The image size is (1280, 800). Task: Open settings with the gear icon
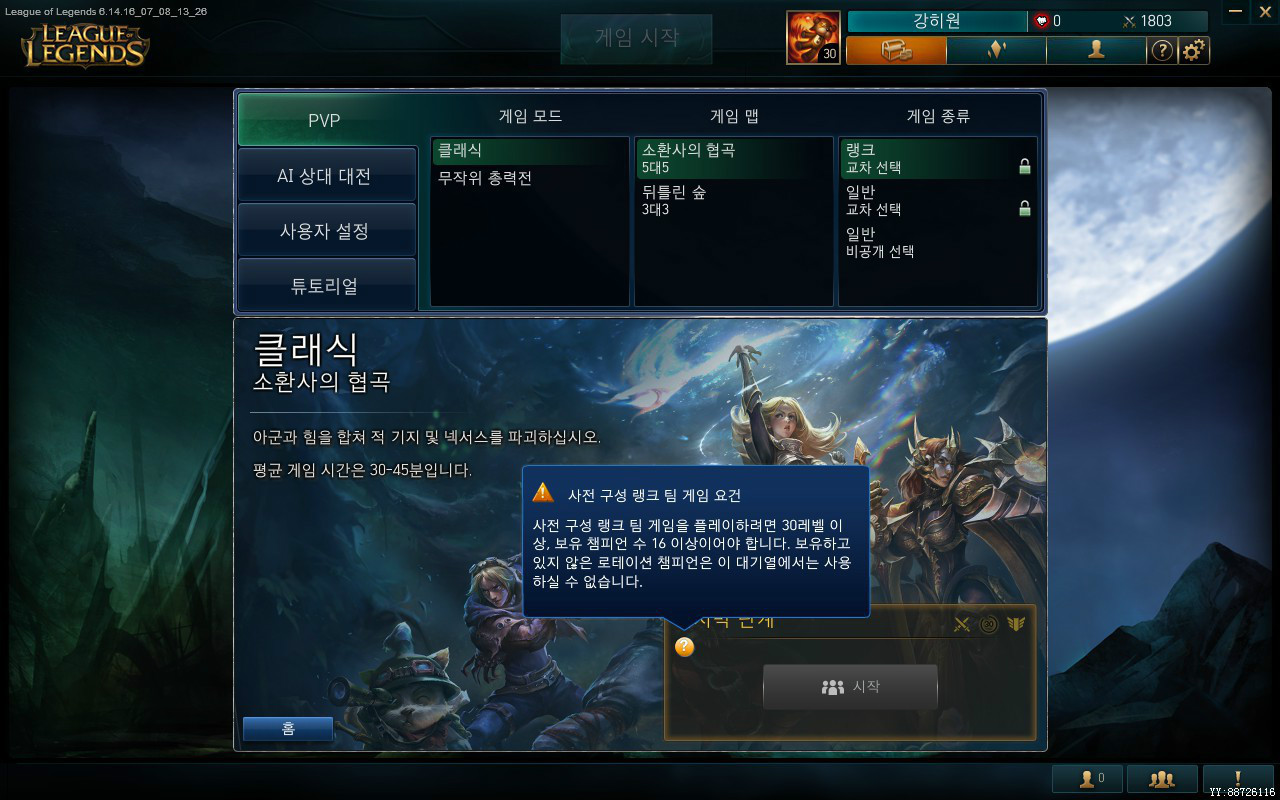point(1194,50)
